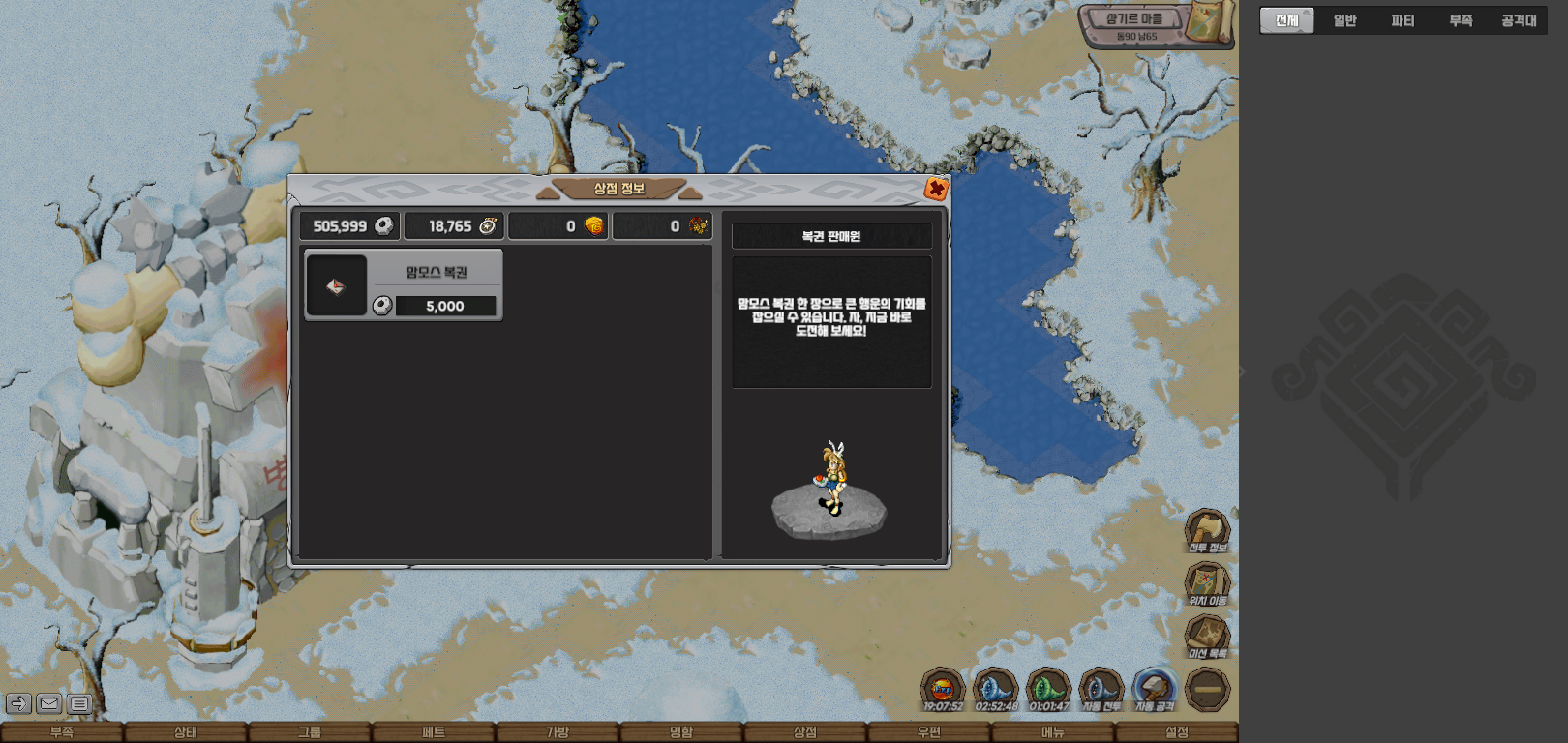Viewport: 1568px width, 743px height.
Task: Show the 미션 목록 mission list
Action: (x=1207, y=636)
